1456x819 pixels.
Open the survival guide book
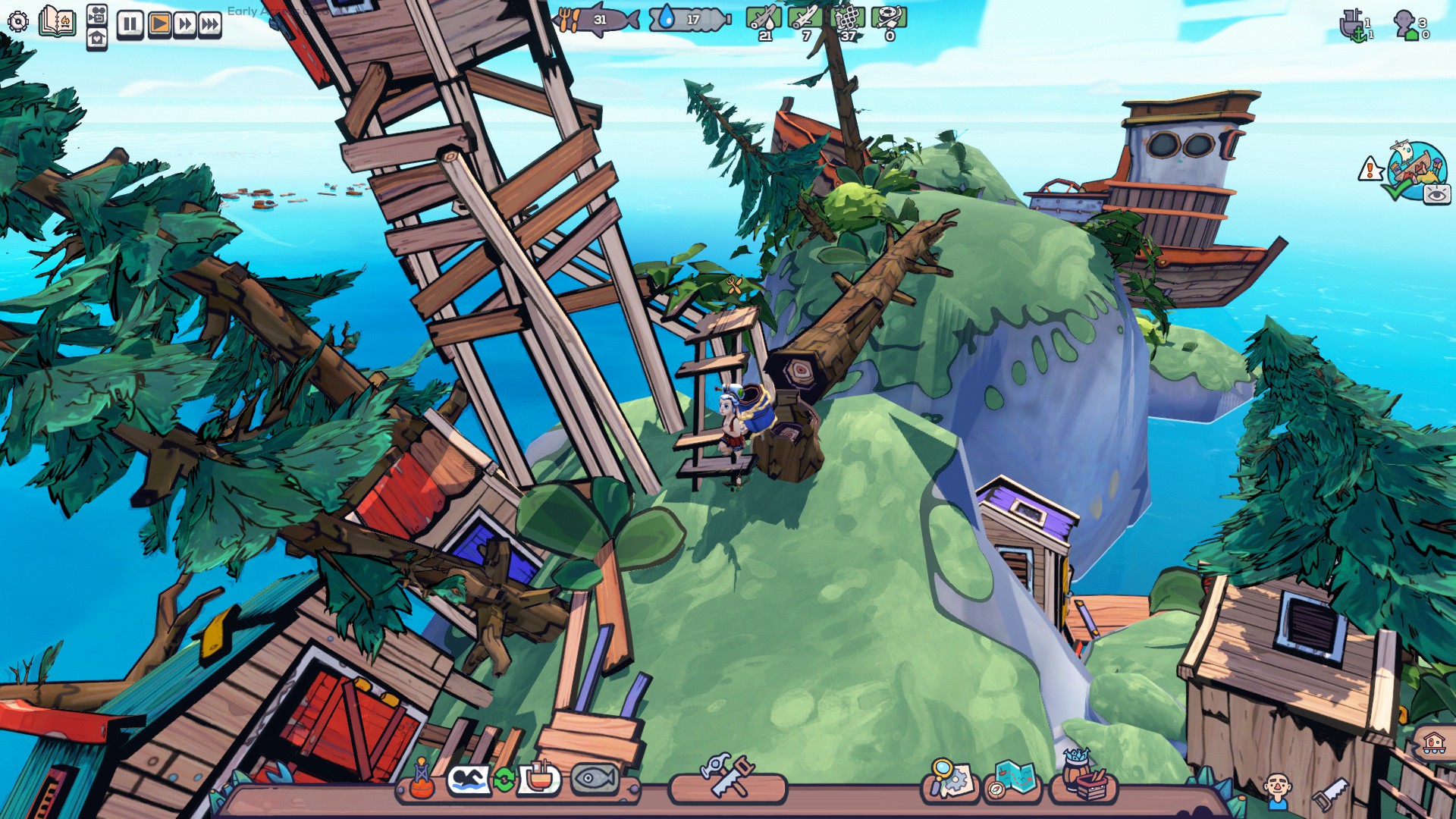58,21
